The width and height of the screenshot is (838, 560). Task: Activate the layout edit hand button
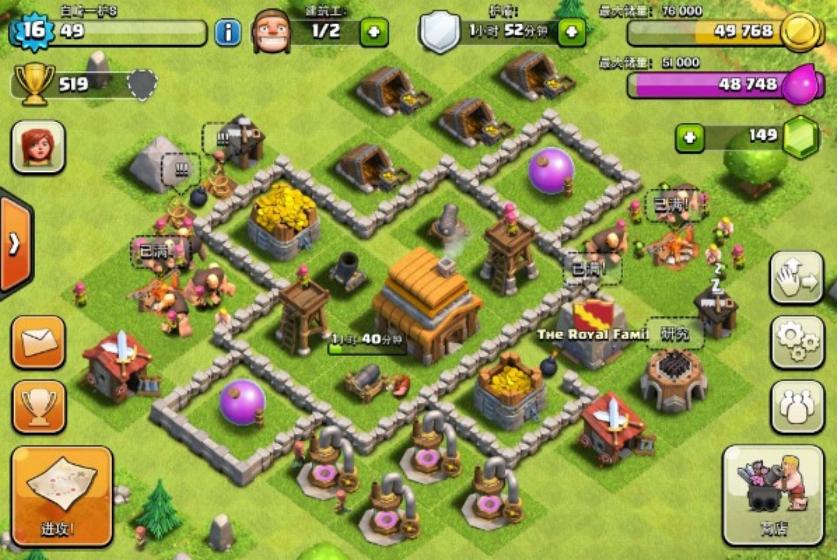797,277
